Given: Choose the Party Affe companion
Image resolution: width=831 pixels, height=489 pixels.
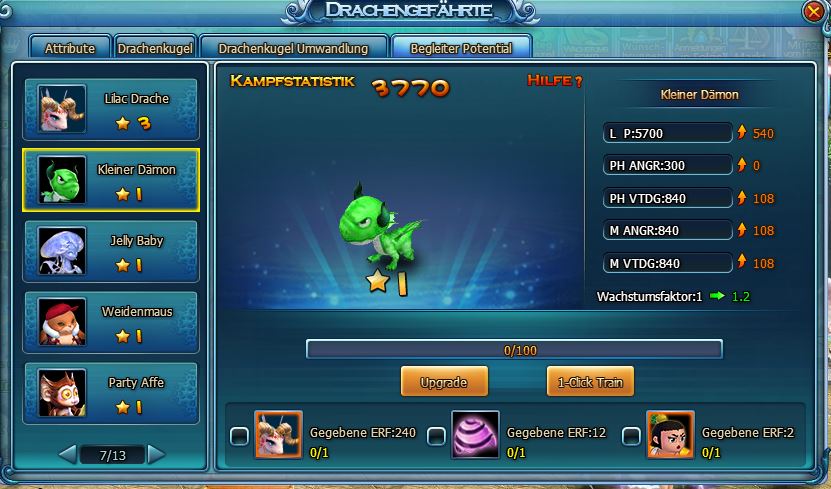Looking at the screenshot, I should tap(111, 393).
